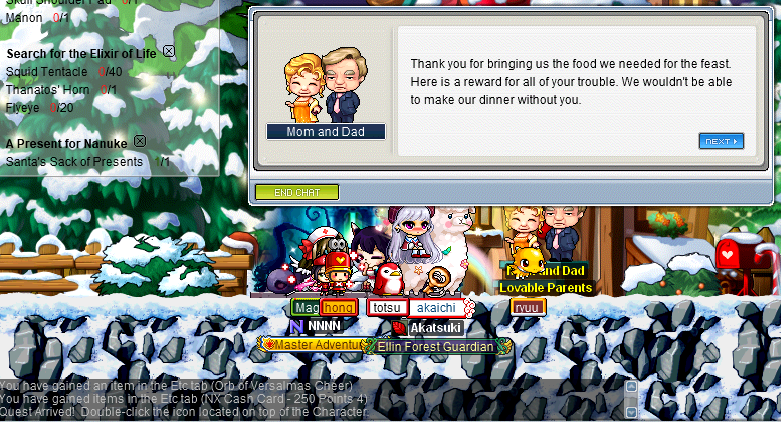Screen dimensions: 781x422
Task: Click the chat log scroll-up arrow
Action: (x=630, y=386)
